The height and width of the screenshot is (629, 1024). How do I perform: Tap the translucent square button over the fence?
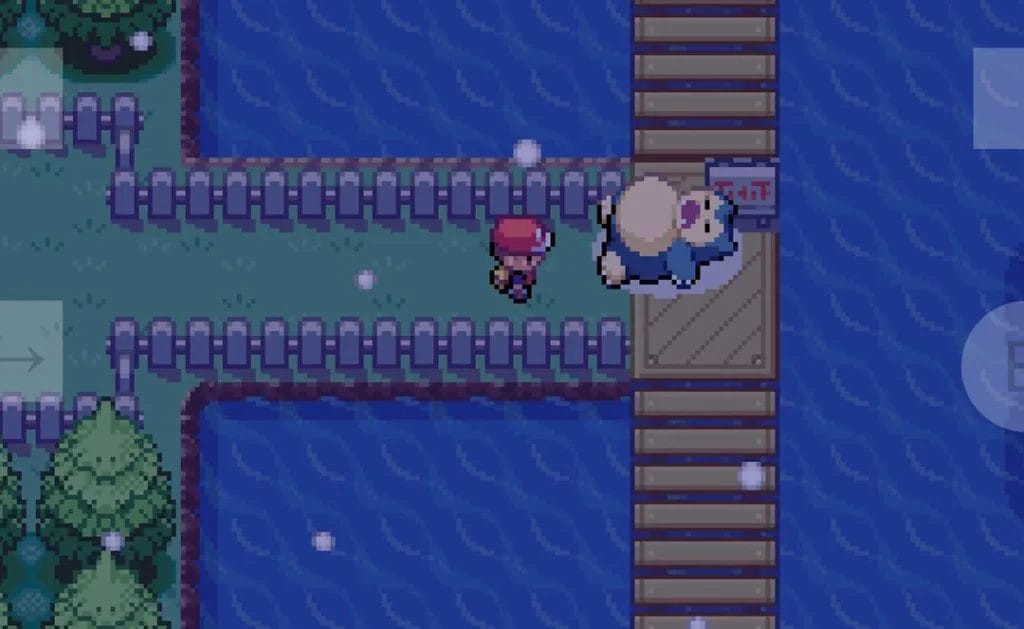coord(30,98)
